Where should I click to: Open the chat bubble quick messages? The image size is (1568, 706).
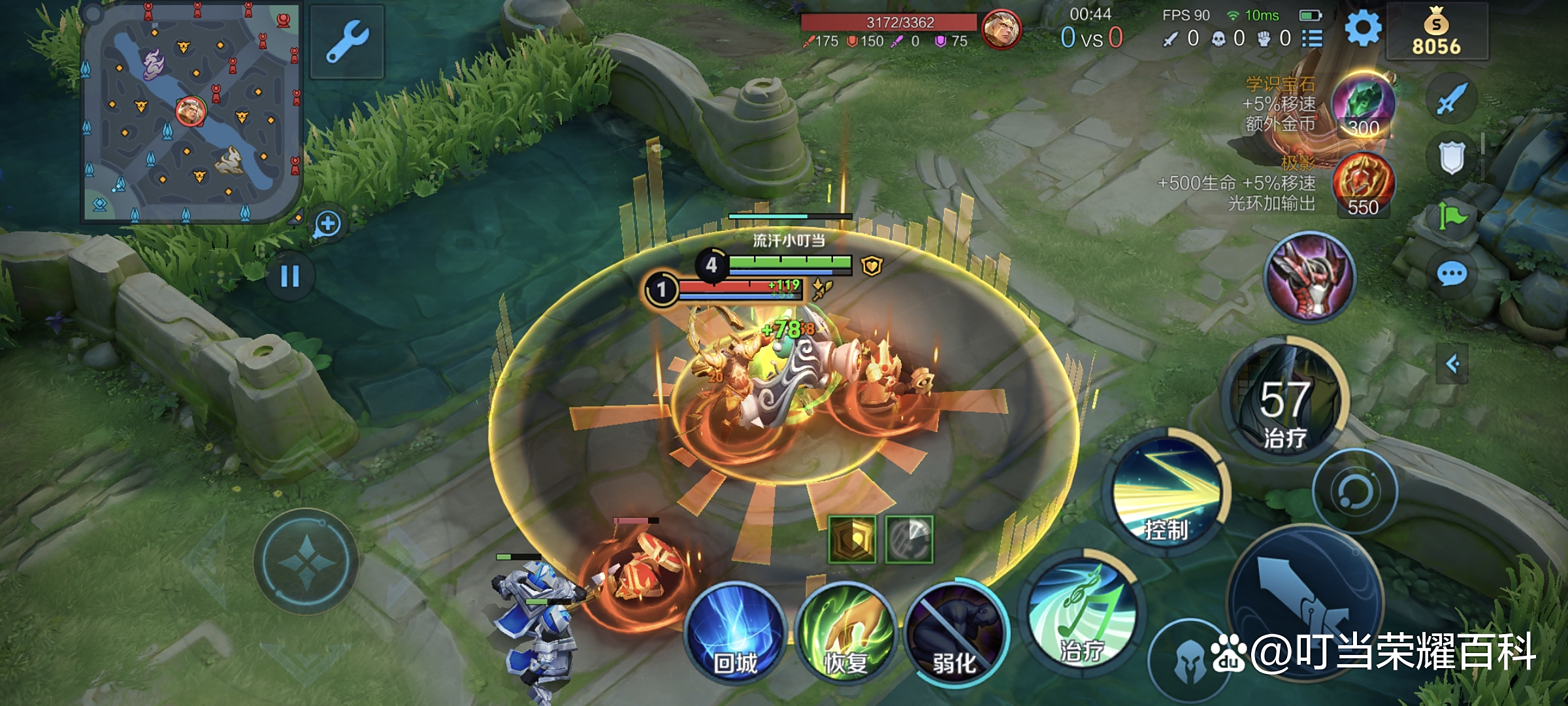1452,275
